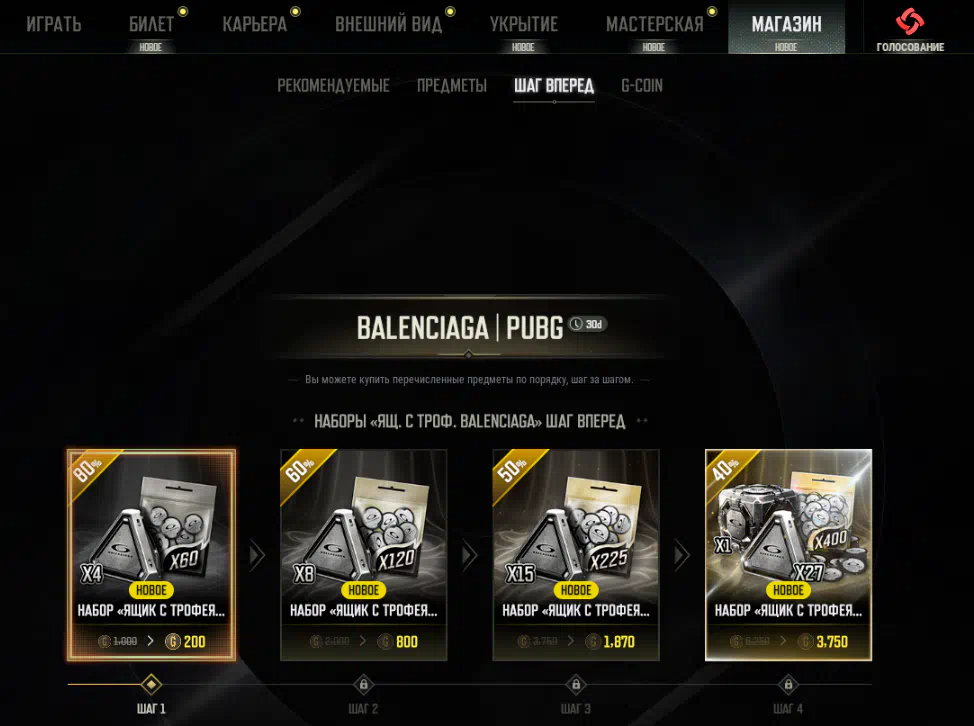The image size is (974, 726).
Task: Open the ГОЛОСОВАНИЕ voting icon
Action: [x=910, y=28]
